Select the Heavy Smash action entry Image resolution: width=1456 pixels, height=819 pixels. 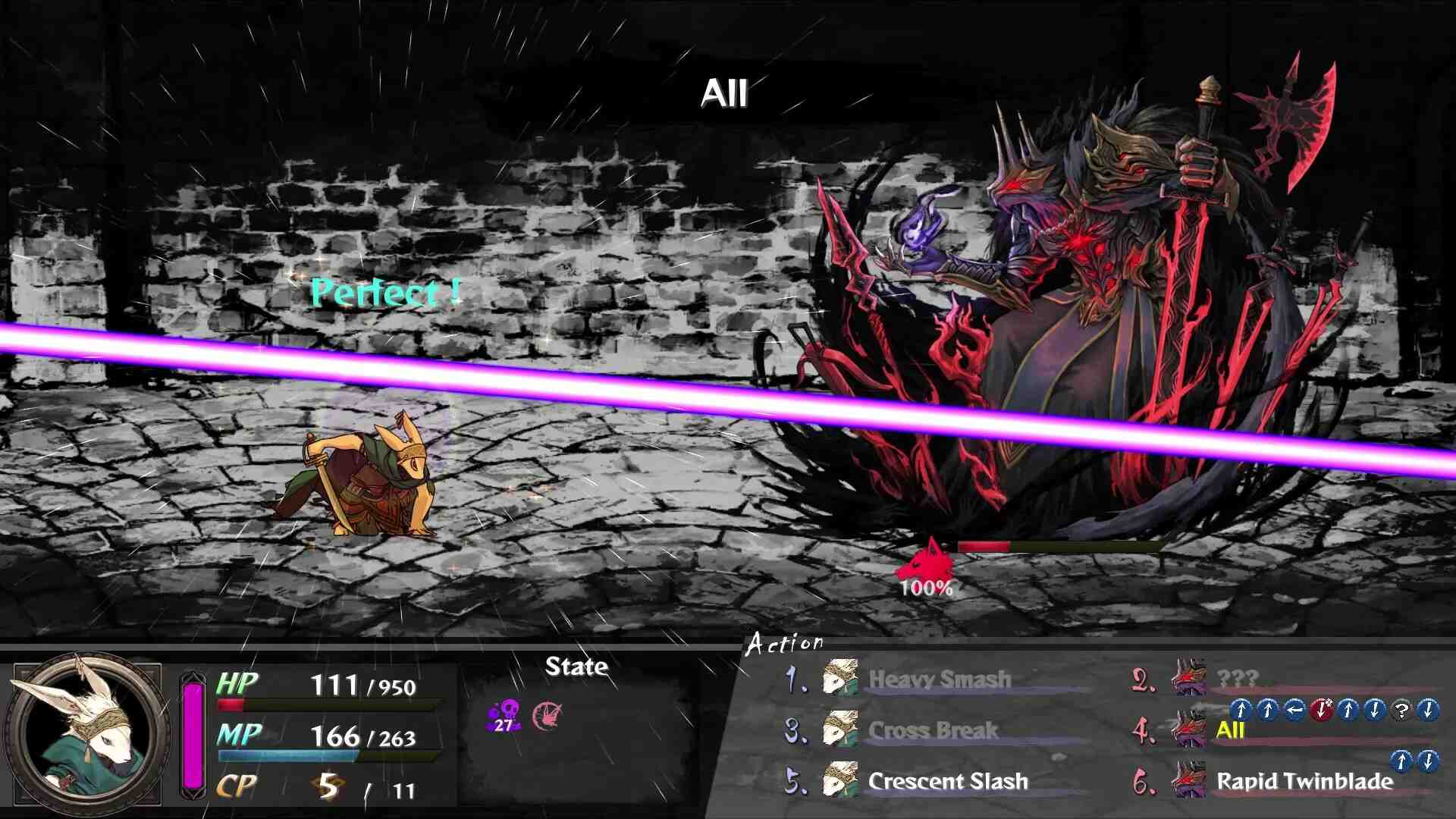[939, 679]
